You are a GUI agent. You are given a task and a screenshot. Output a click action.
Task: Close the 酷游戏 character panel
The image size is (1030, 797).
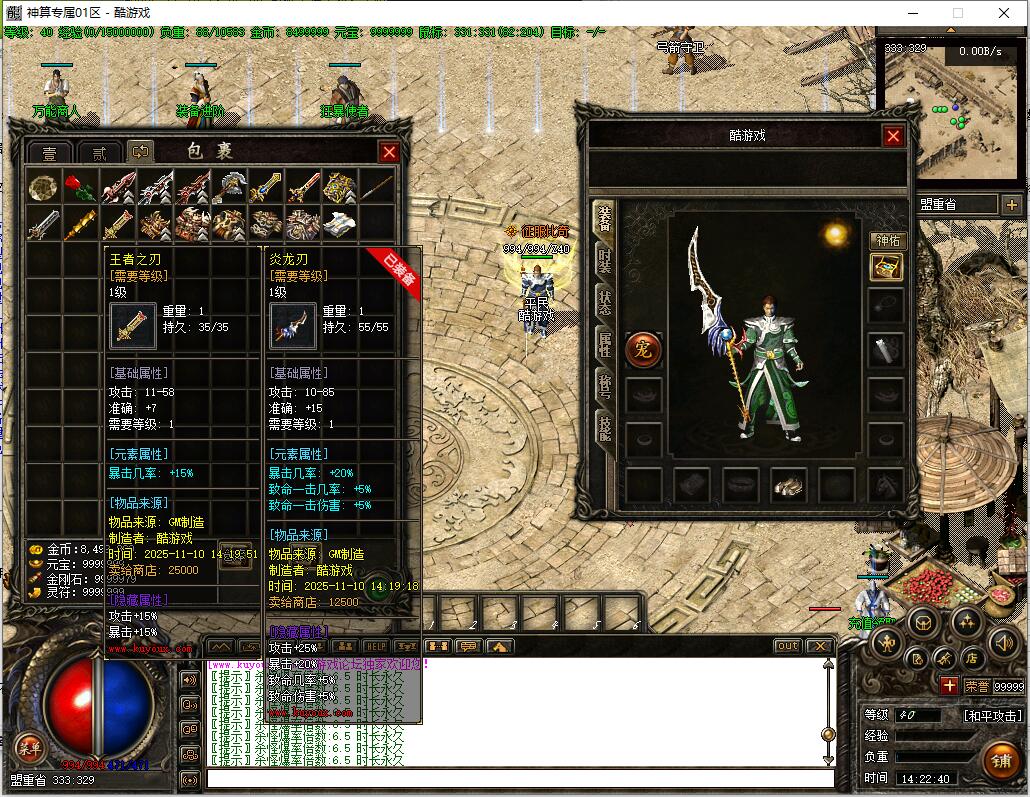click(893, 137)
